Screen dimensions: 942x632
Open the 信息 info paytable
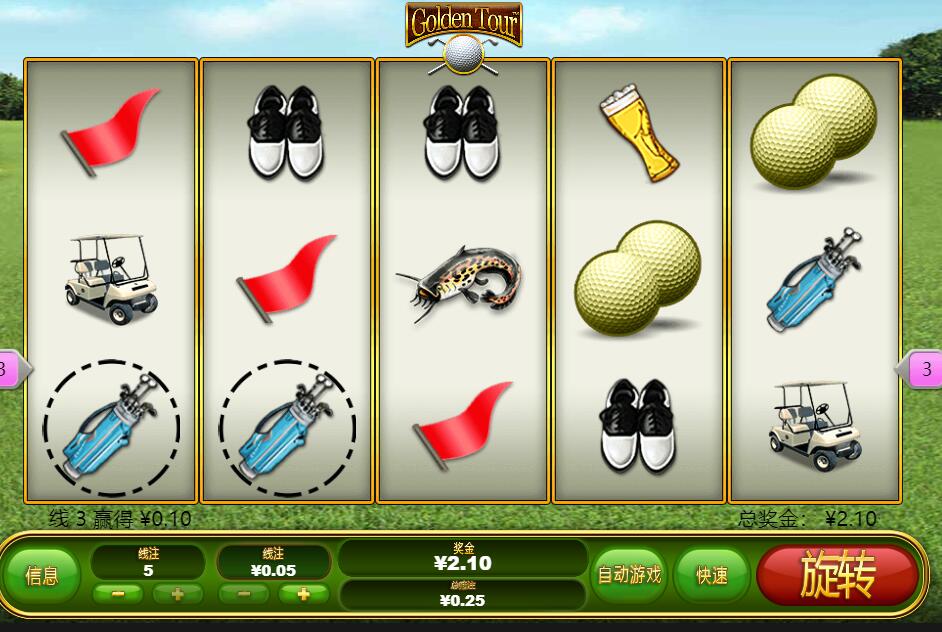pos(41,575)
